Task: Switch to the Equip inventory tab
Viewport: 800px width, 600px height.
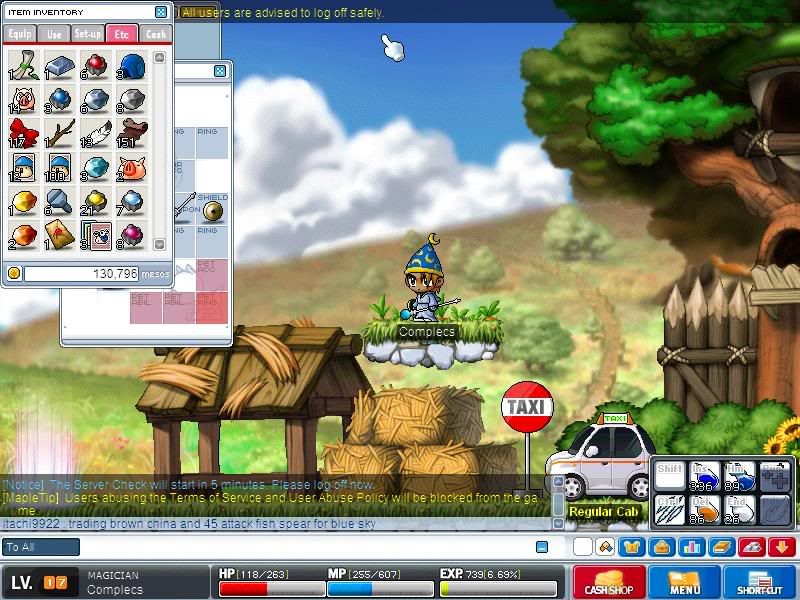Action: pos(18,34)
